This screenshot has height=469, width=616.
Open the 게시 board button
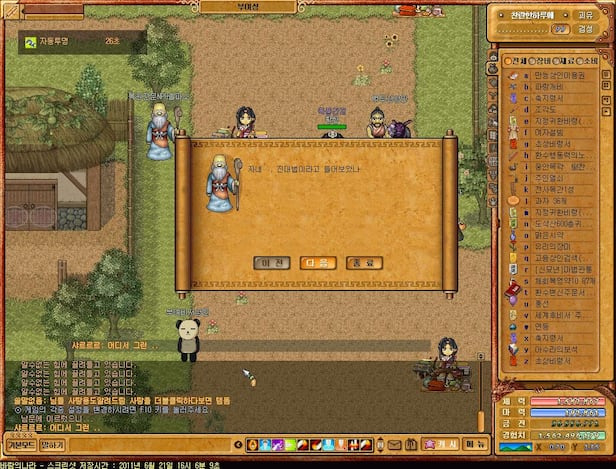tap(441, 443)
